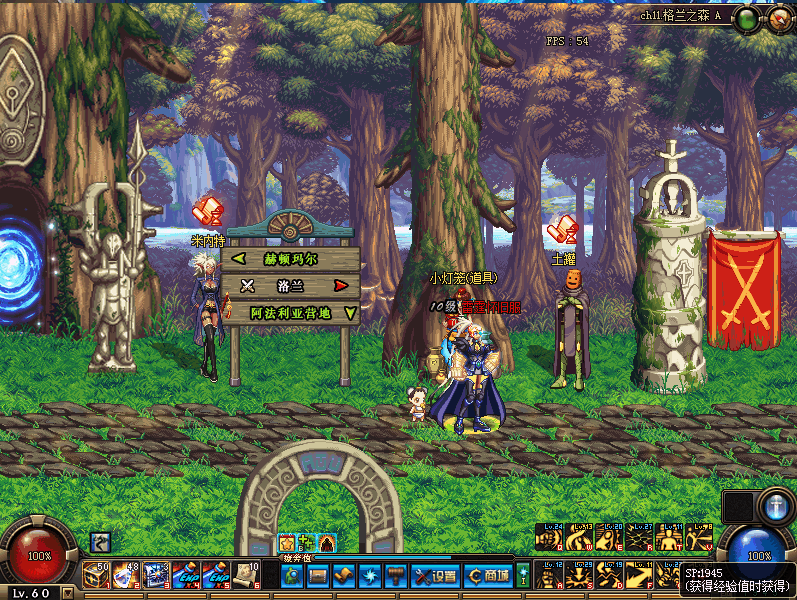
Task: Activate the Lv.24 skill on Q
Action: click(549, 537)
